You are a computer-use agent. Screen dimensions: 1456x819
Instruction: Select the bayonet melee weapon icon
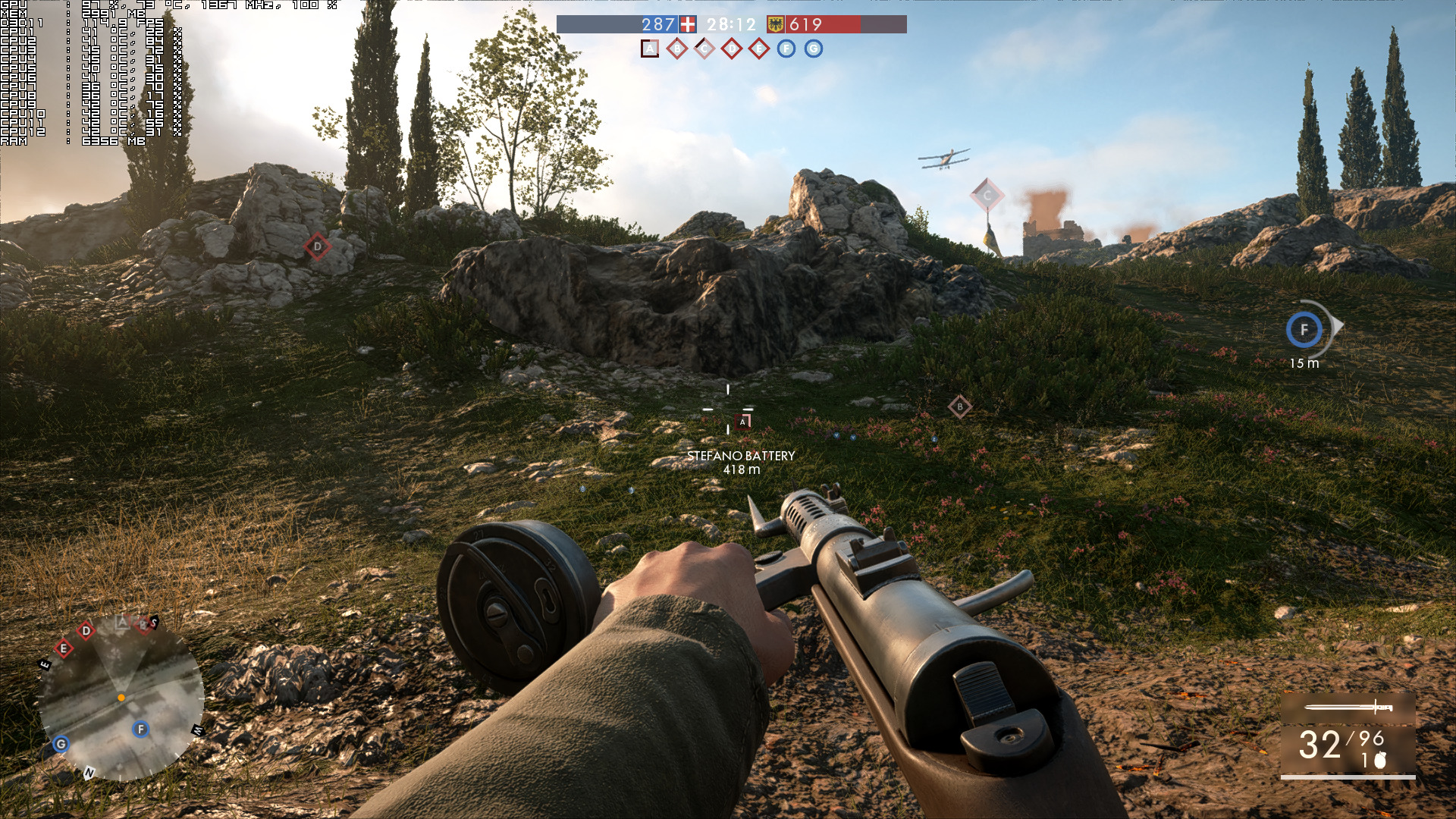[1348, 708]
